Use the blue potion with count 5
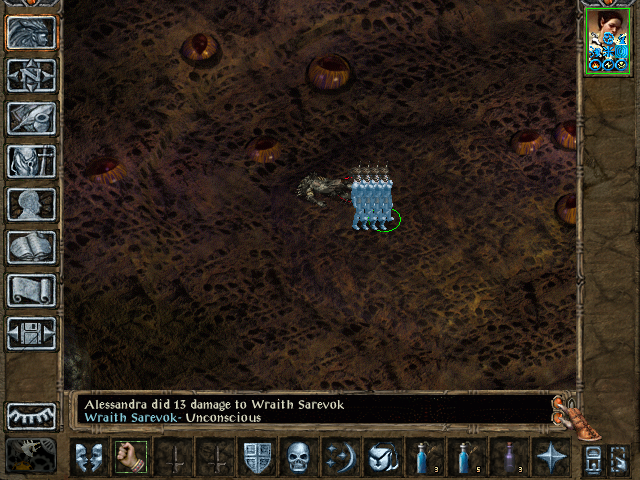The height and width of the screenshot is (480, 640). [466, 458]
